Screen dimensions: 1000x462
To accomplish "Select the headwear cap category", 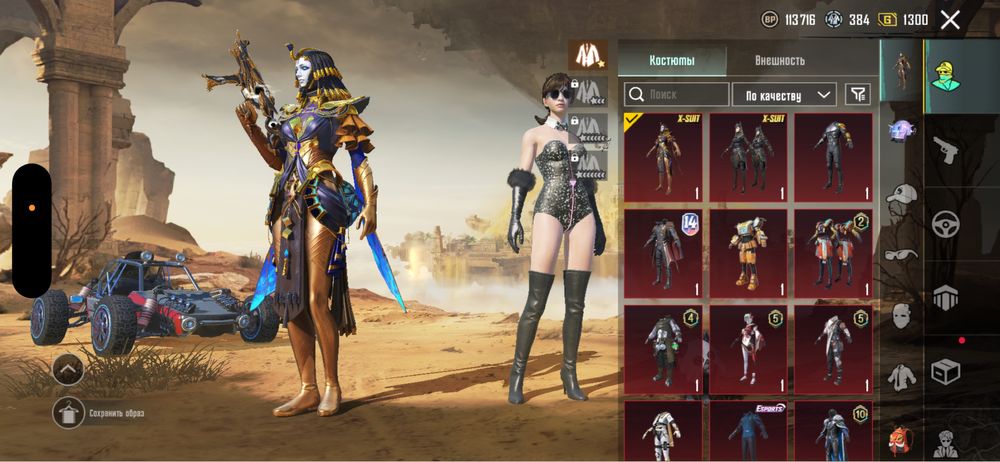I will (x=902, y=194).
